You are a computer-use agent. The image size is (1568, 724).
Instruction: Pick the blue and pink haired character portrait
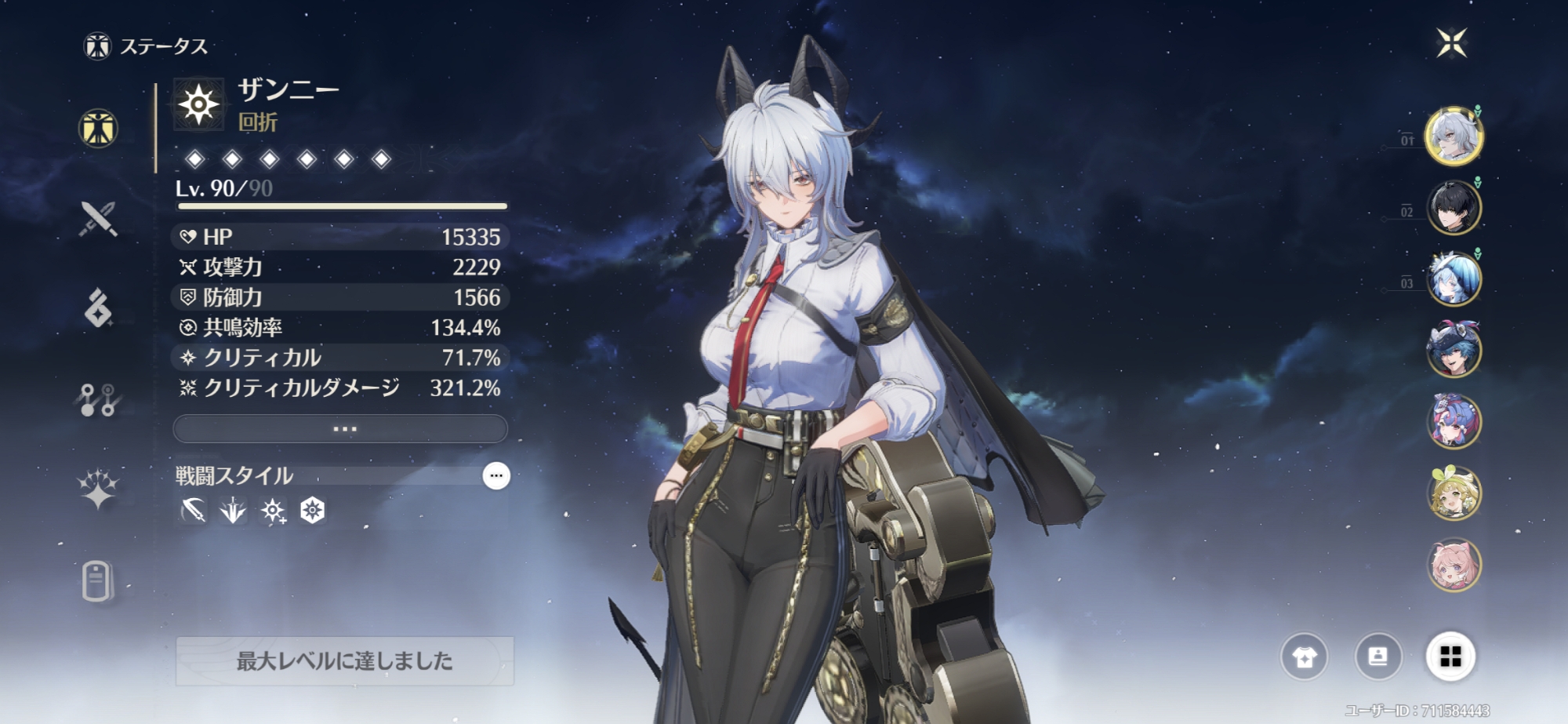[x=1454, y=421]
